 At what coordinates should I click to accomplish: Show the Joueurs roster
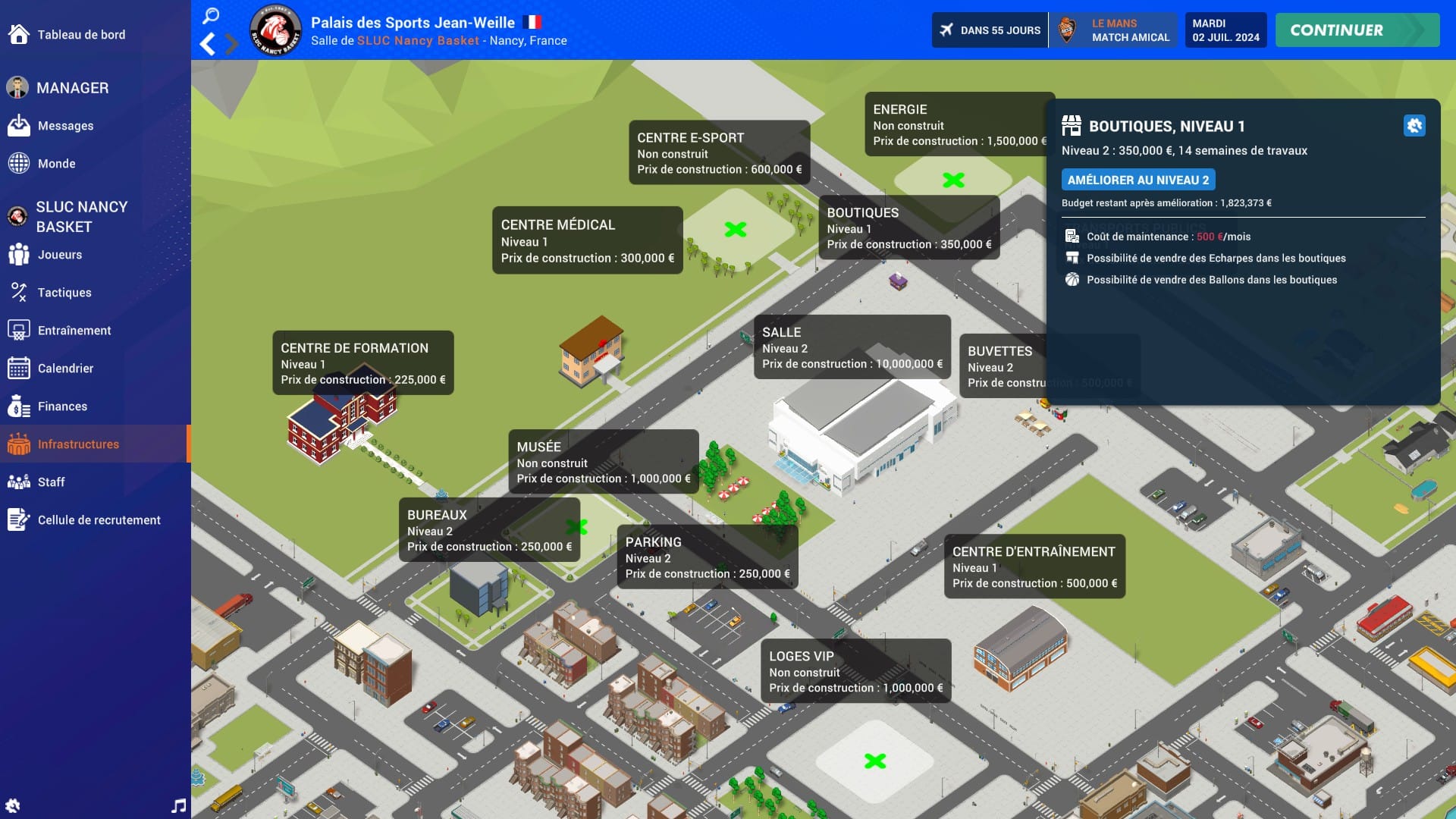point(59,255)
